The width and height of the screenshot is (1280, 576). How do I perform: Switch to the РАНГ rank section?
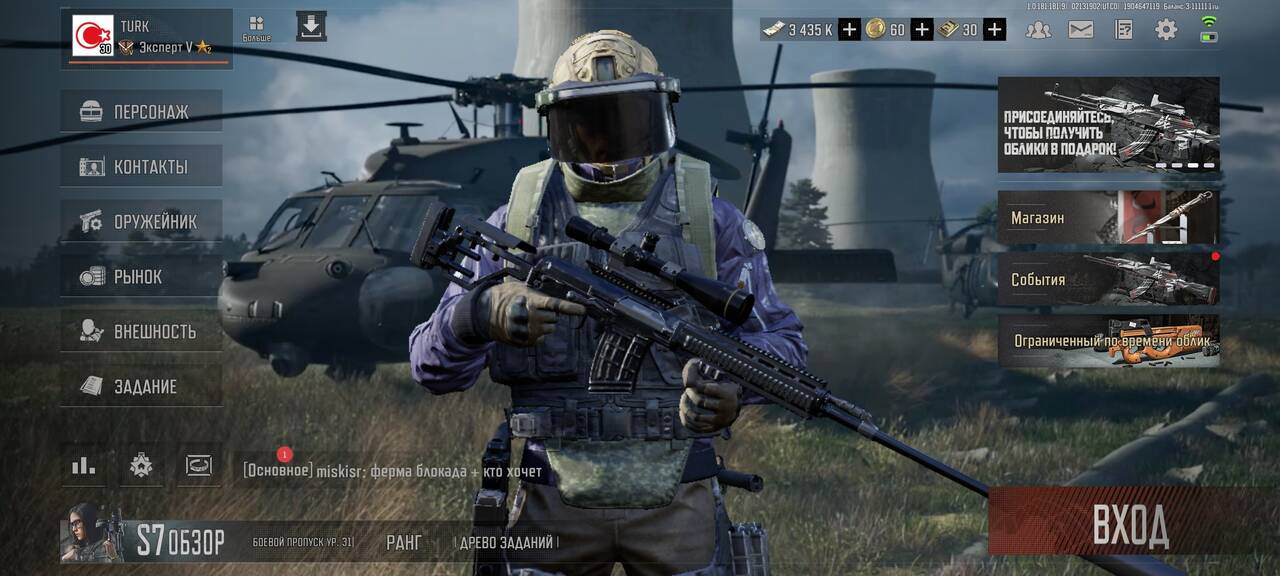pyautogui.click(x=404, y=542)
